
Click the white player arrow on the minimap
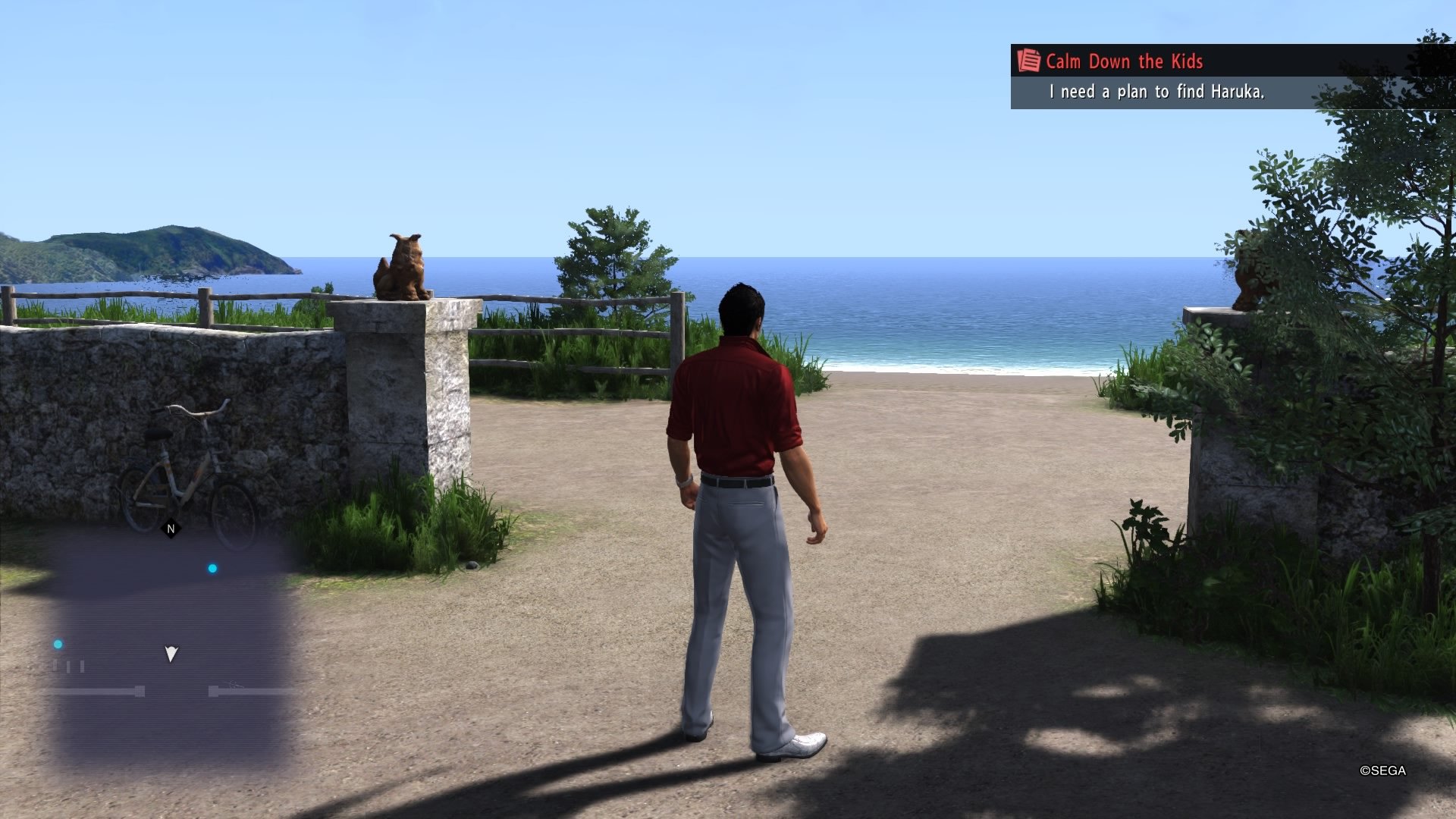171,654
